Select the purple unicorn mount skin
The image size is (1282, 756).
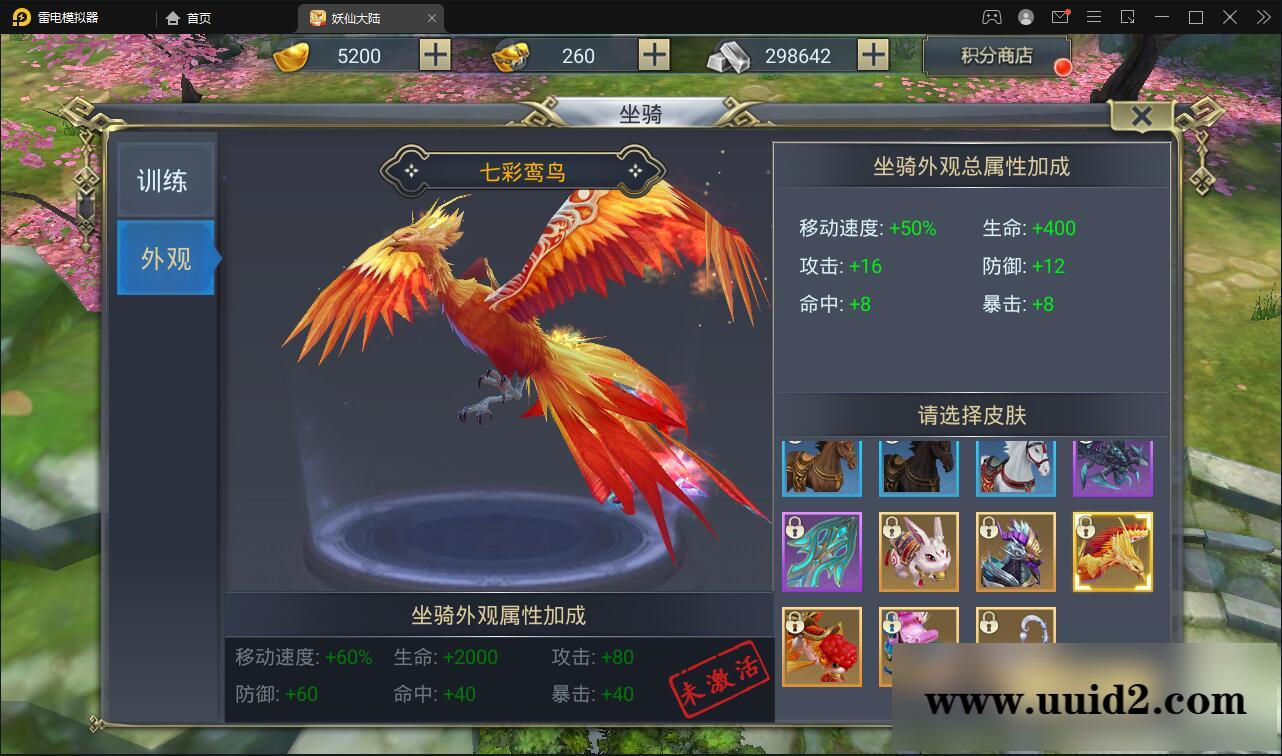click(x=1113, y=467)
